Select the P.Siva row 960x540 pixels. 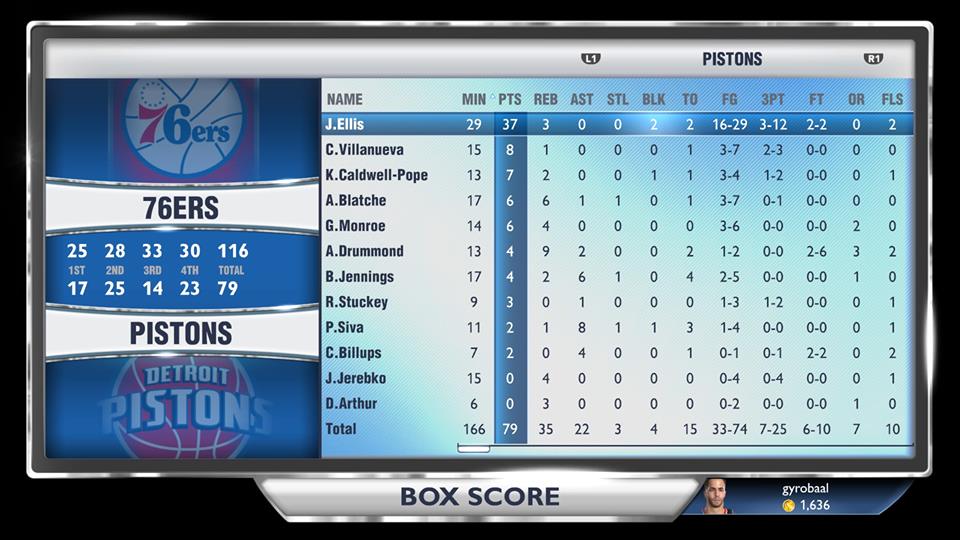[344, 327]
